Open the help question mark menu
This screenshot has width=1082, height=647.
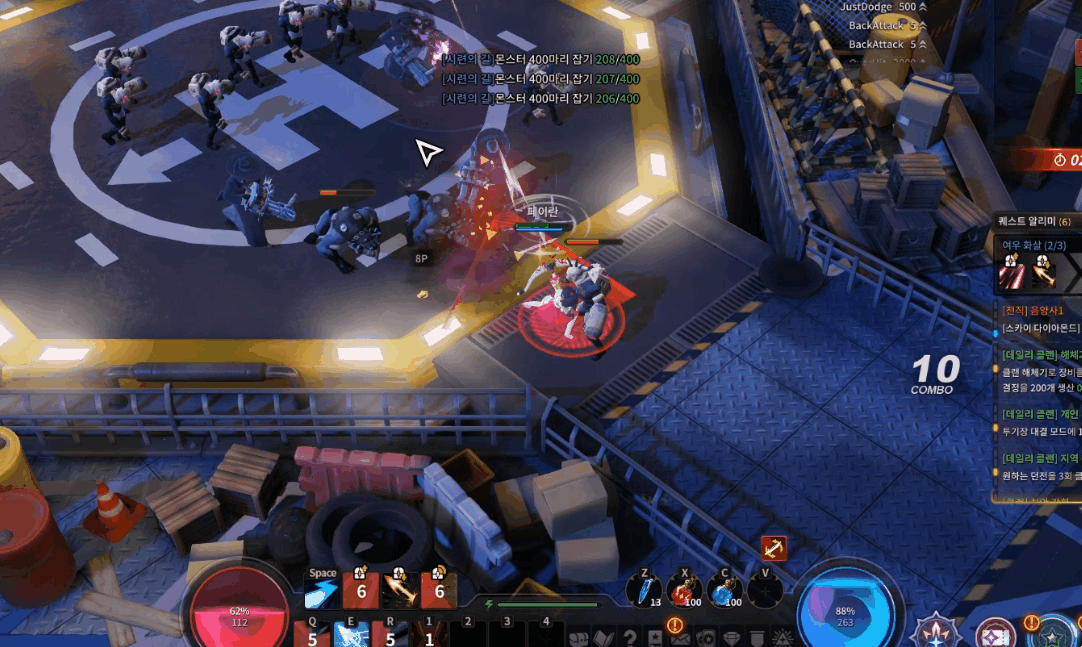(x=630, y=638)
